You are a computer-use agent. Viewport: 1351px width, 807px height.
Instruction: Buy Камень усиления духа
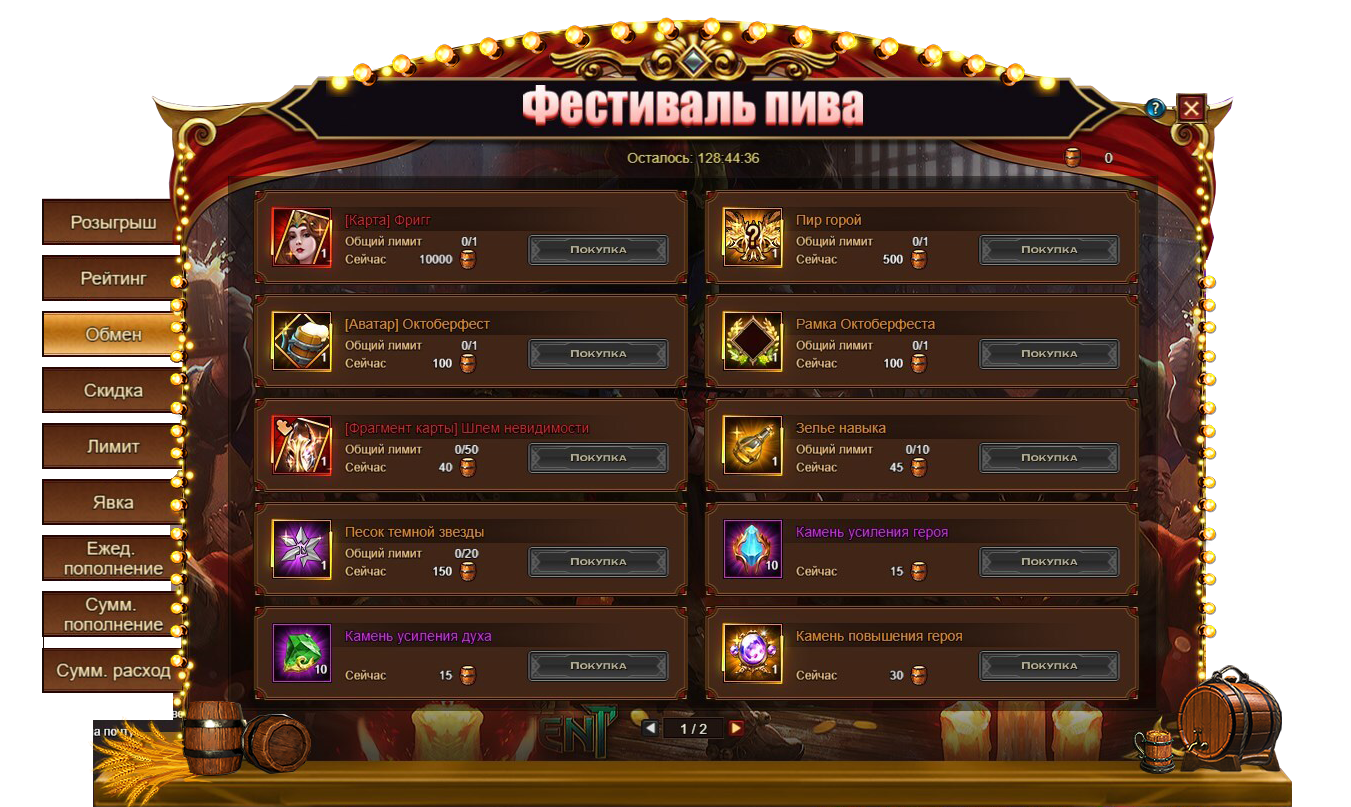(598, 666)
